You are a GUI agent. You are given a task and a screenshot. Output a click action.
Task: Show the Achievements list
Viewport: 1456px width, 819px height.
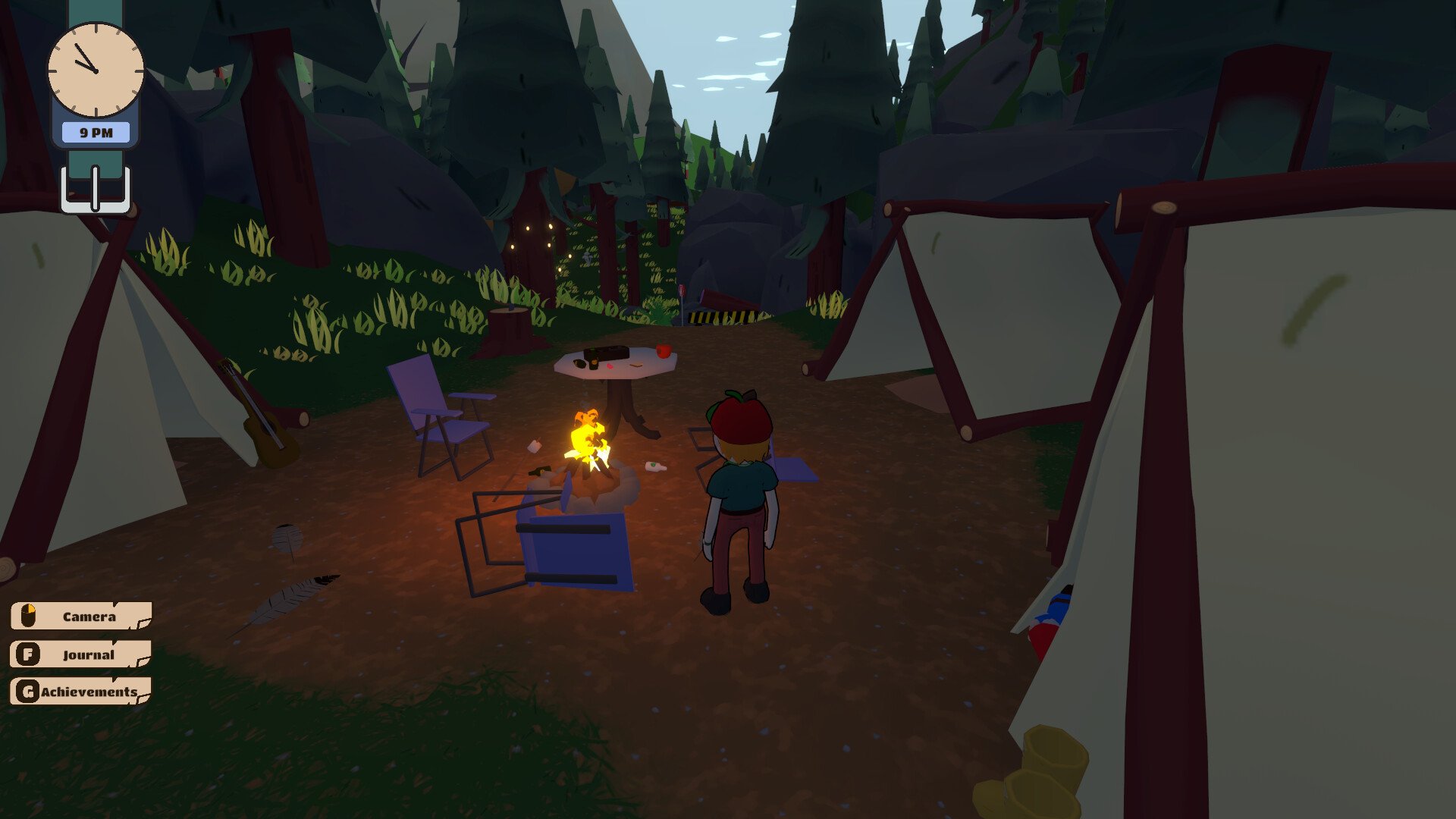click(x=81, y=692)
